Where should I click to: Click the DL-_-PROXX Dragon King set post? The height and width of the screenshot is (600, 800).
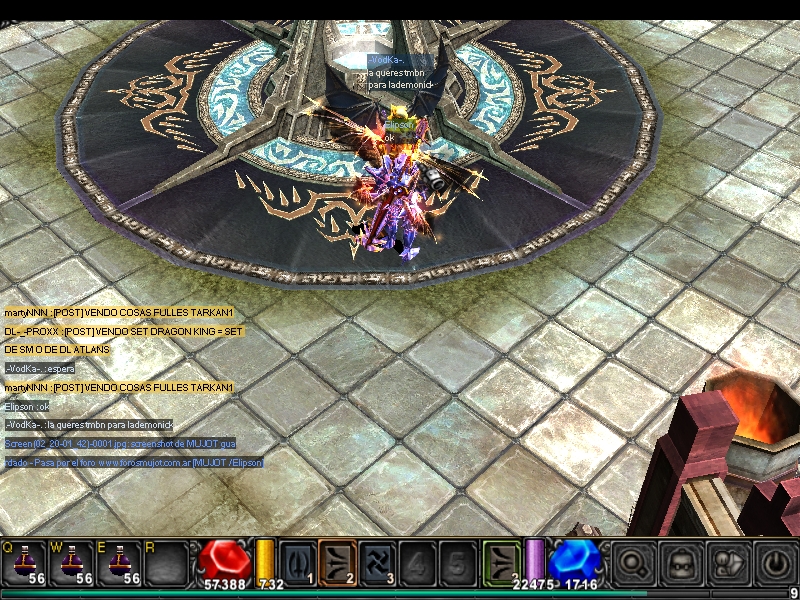(x=124, y=331)
